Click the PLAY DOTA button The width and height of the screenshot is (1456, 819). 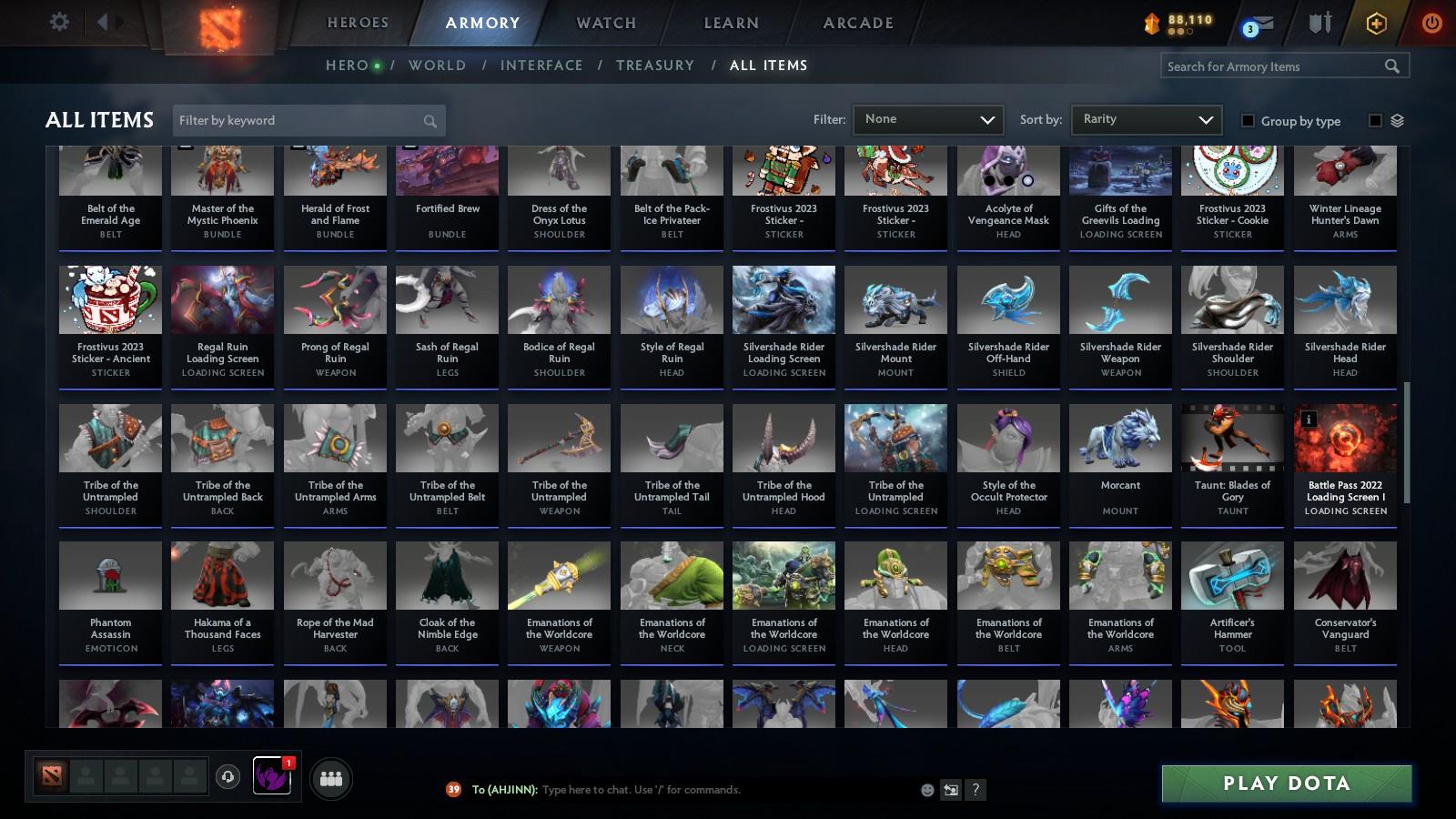click(1286, 783)
